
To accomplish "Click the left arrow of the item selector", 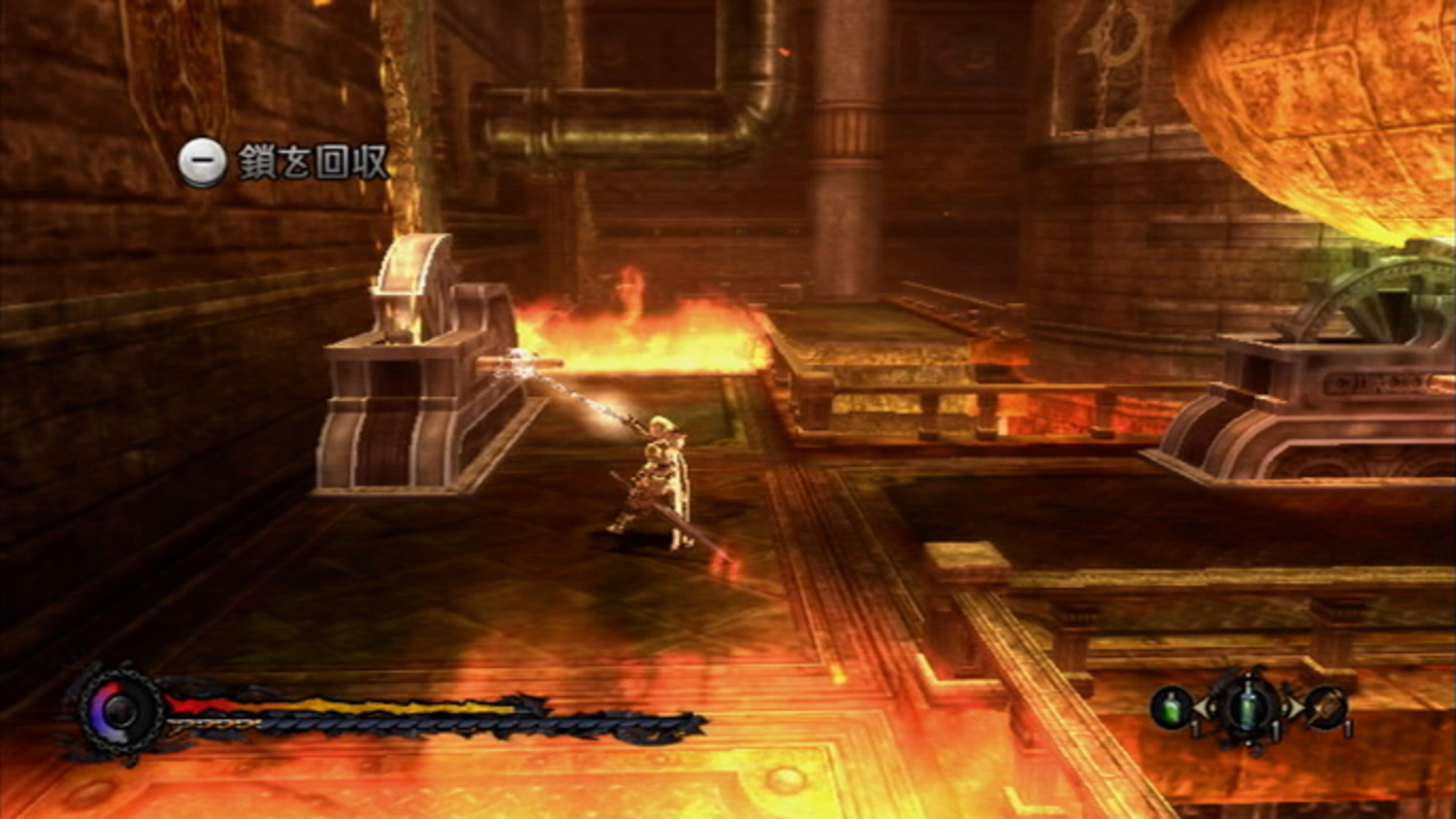I will (x=1202, y=707).
